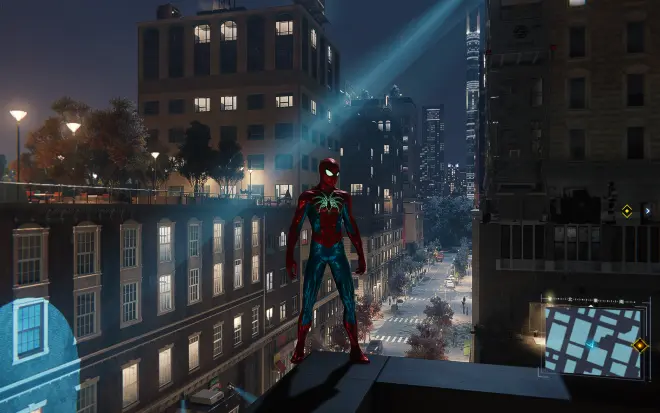Select the orange diamond marker on the minimap
660x413 pixels.
[x=640, y=345]
